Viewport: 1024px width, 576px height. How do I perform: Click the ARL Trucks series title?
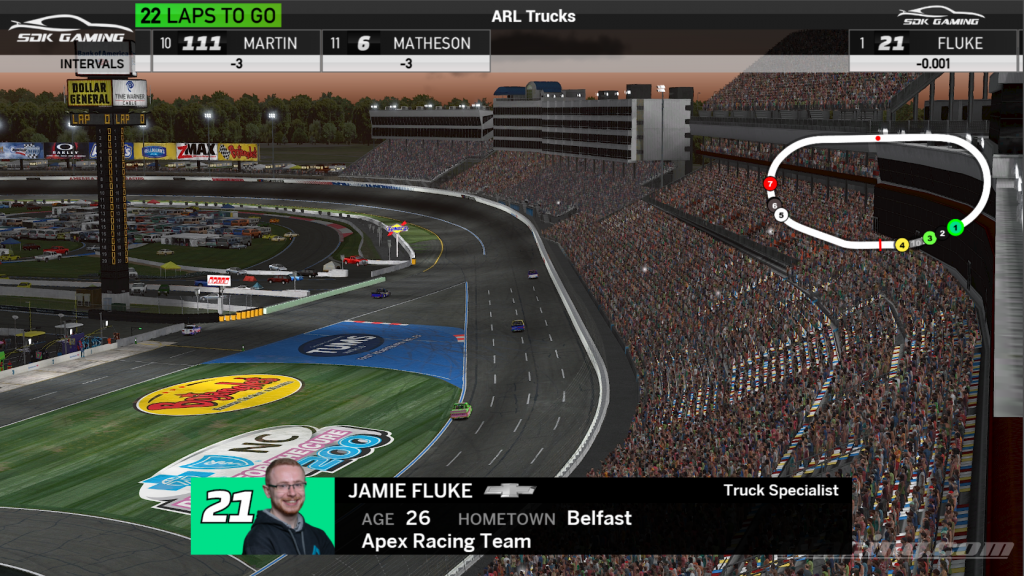click(x=533, y=16)
